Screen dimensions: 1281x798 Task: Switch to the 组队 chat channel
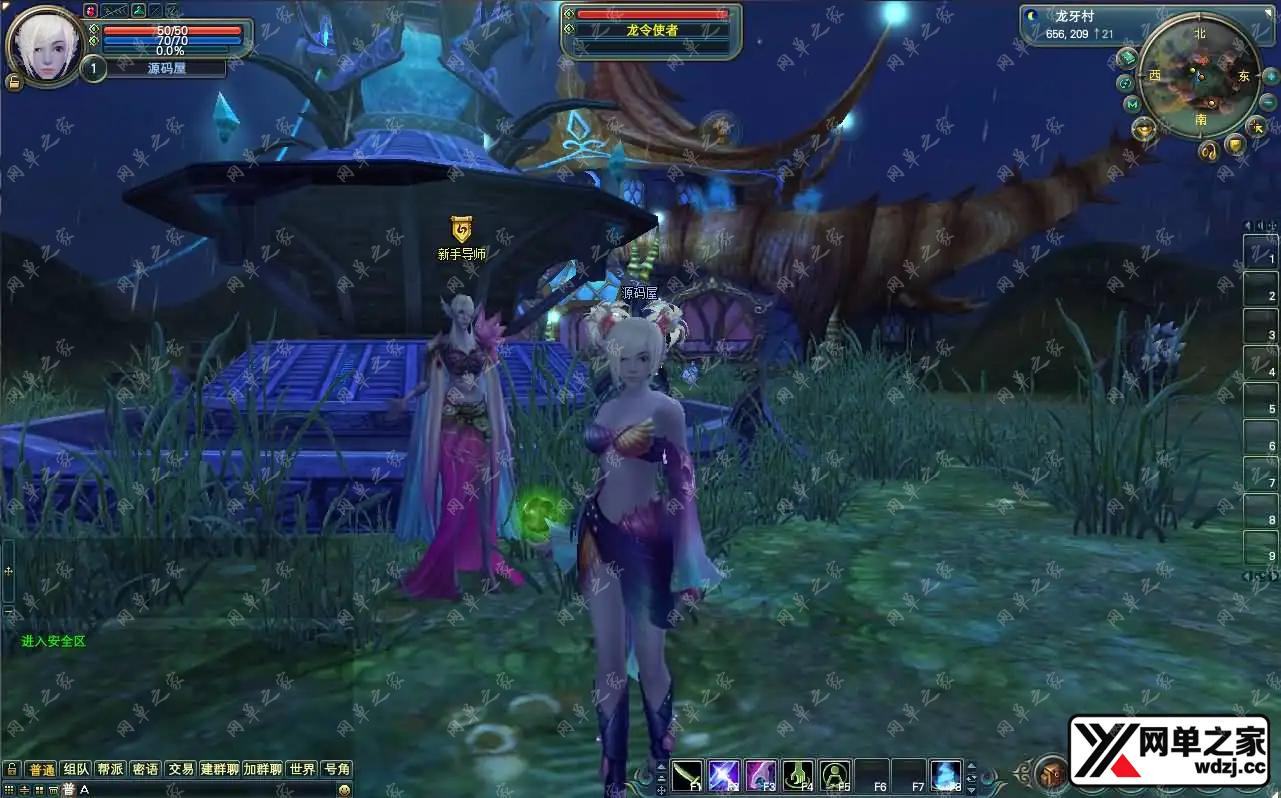pos(76,769)
